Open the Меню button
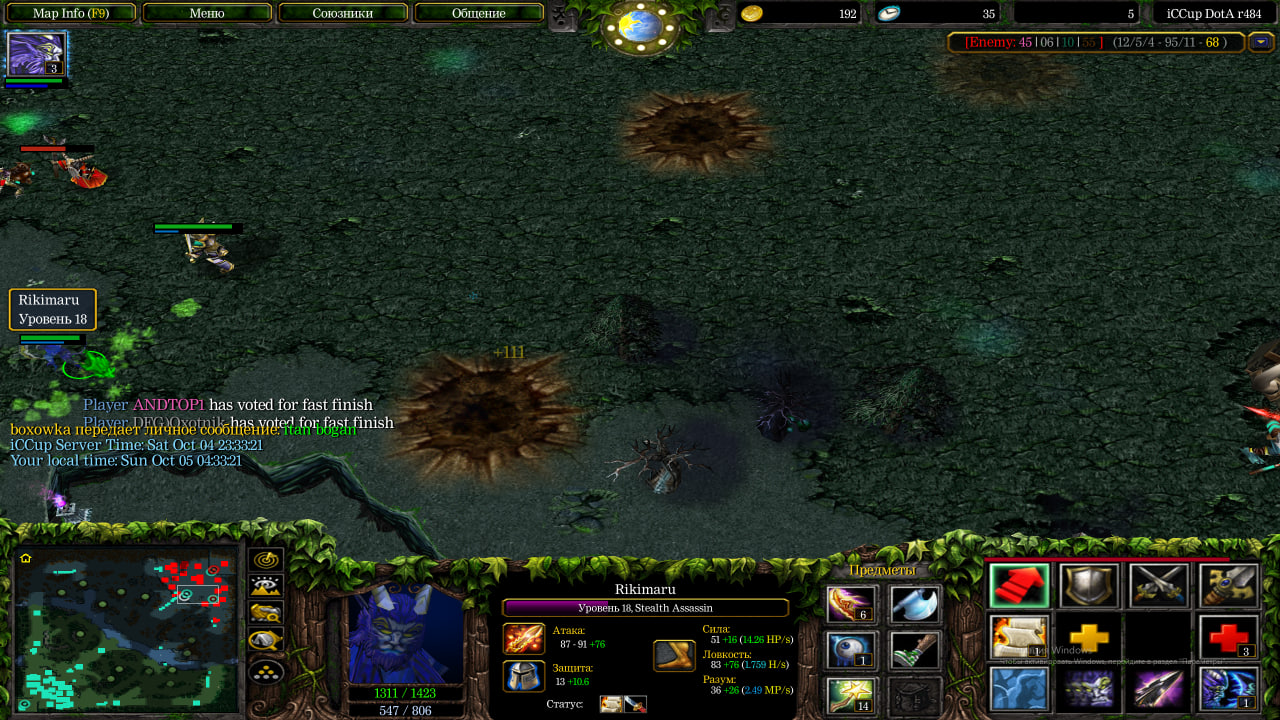The width and height of the screenshot is (1280, 720). pyautogui.click(x=207, y=13)
